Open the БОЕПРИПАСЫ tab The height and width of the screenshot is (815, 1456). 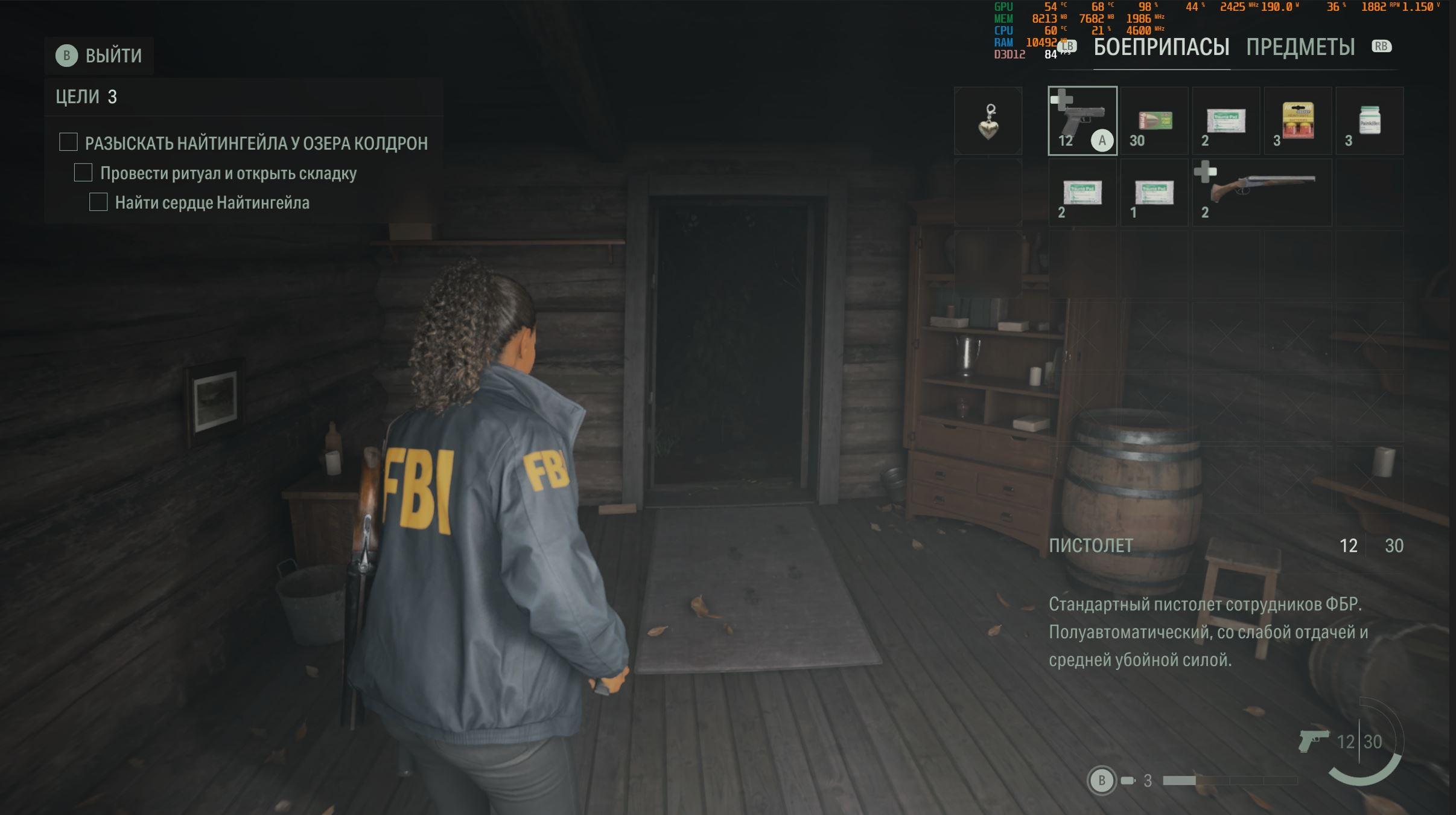point(1161,47)
